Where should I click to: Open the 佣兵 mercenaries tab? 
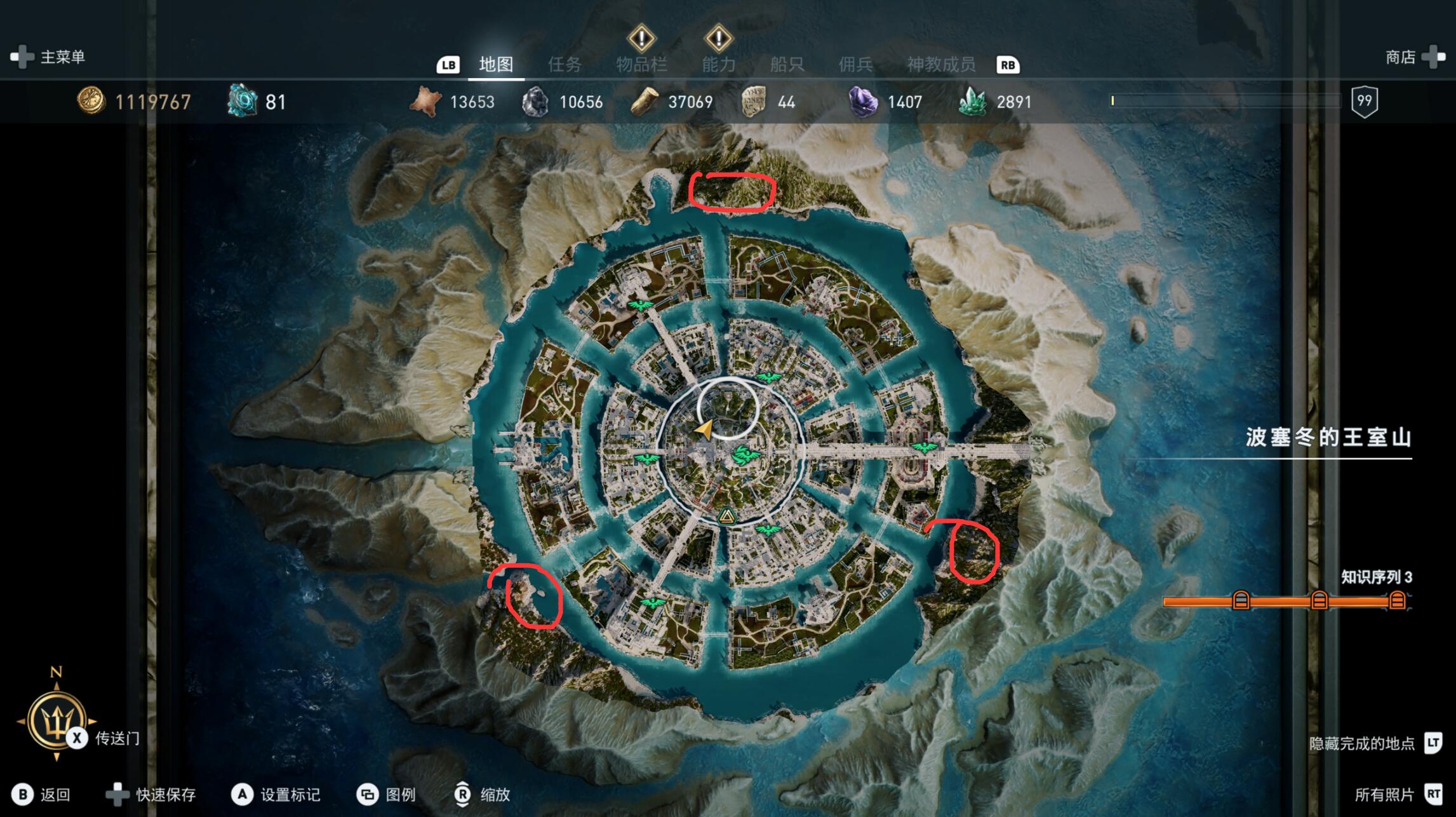point(855,64)
